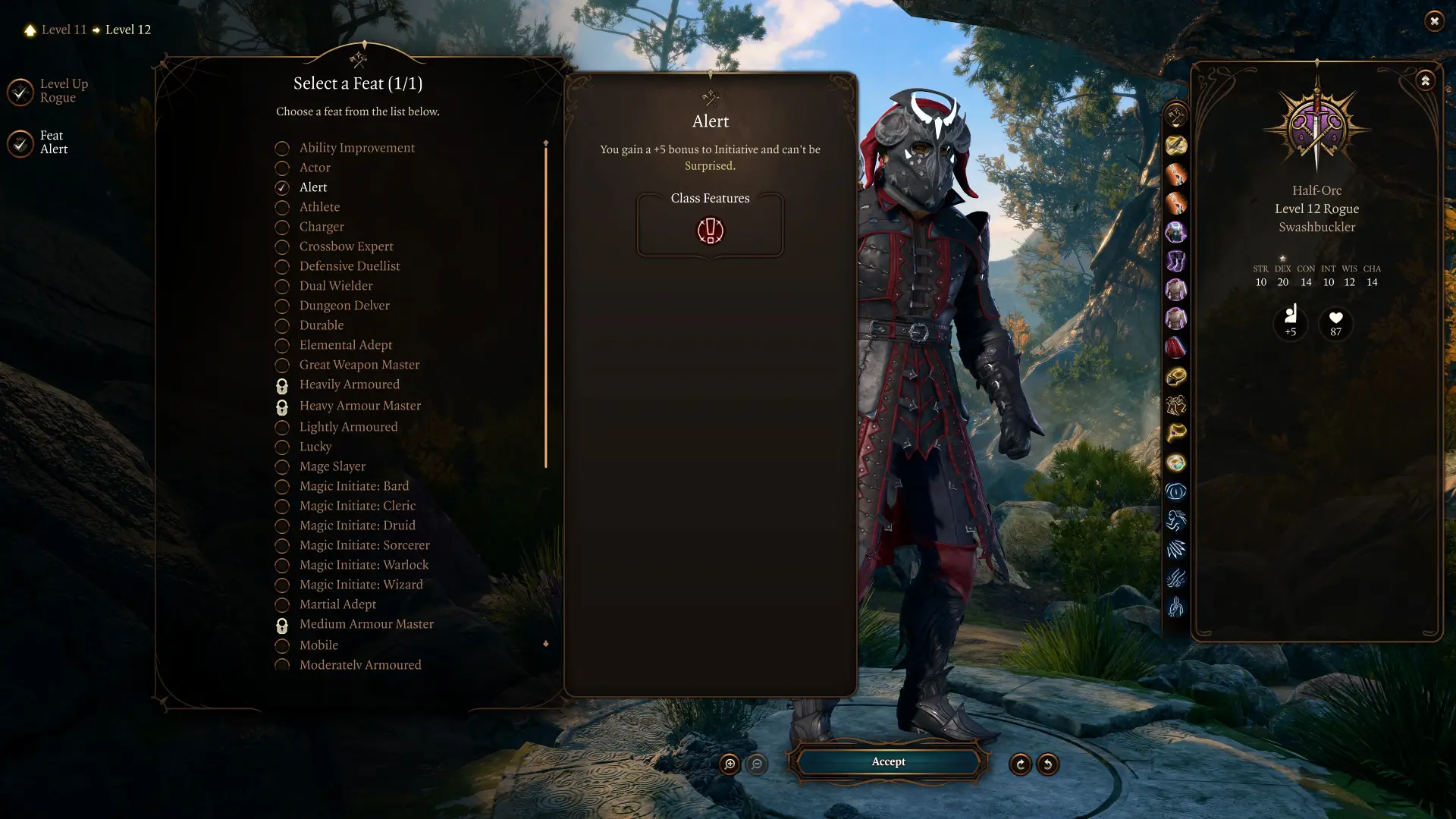Choose Defensive Duellist from the list
The height and width of the screenshot is (819, 1456).
point(349,266)
